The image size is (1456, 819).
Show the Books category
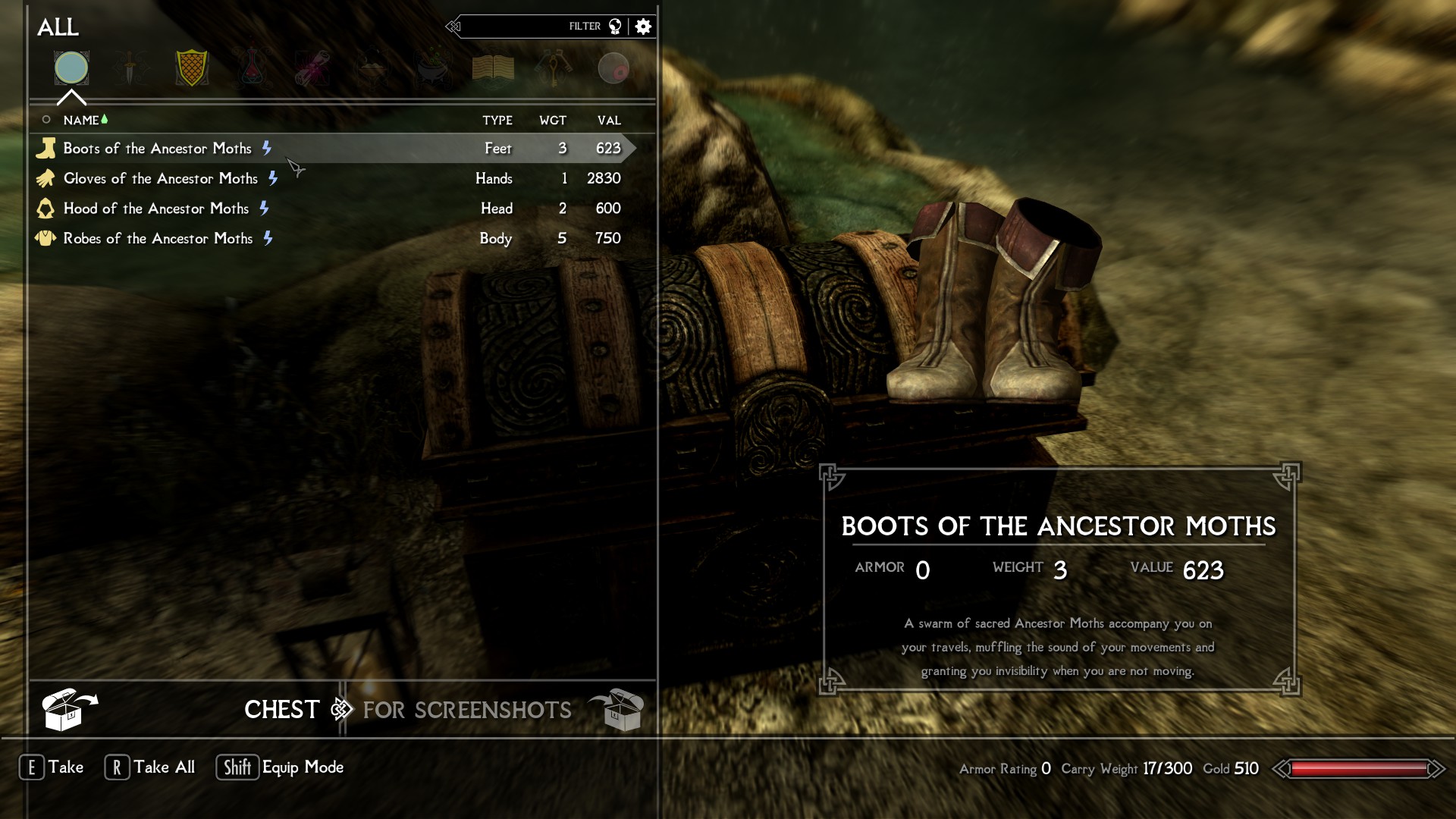493,68
